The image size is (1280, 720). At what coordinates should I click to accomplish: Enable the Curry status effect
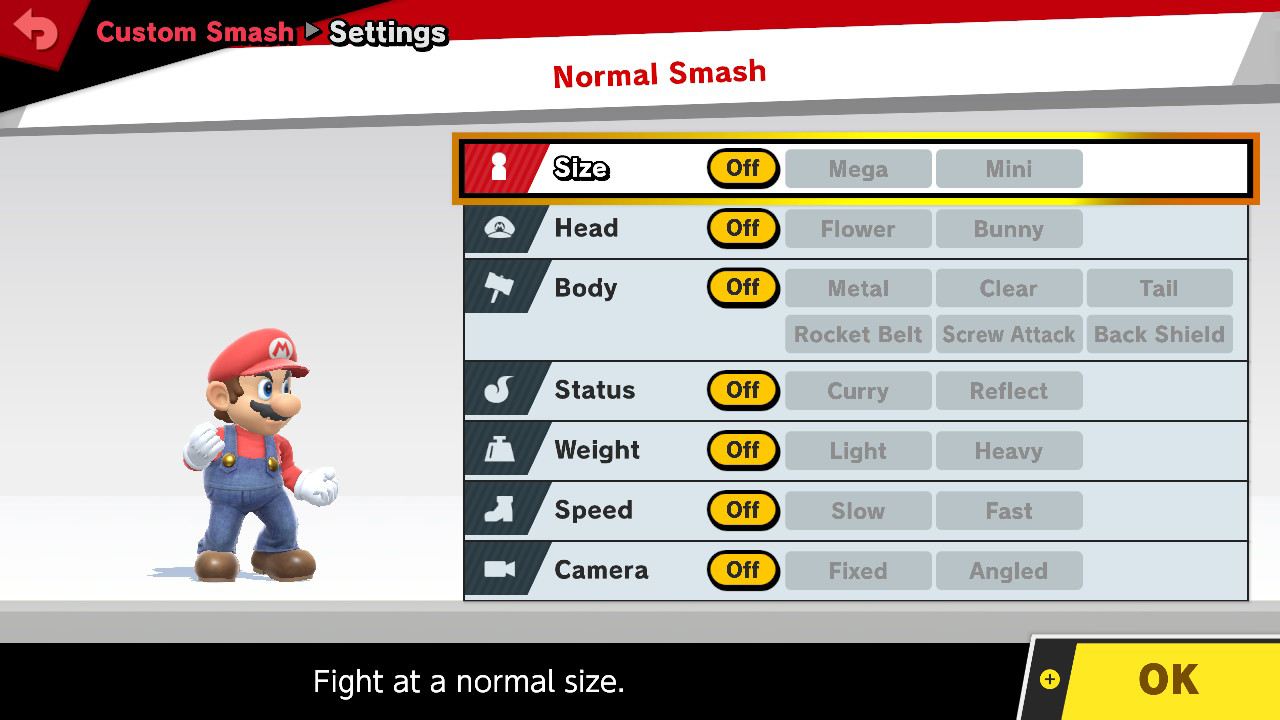pos(857,390)
